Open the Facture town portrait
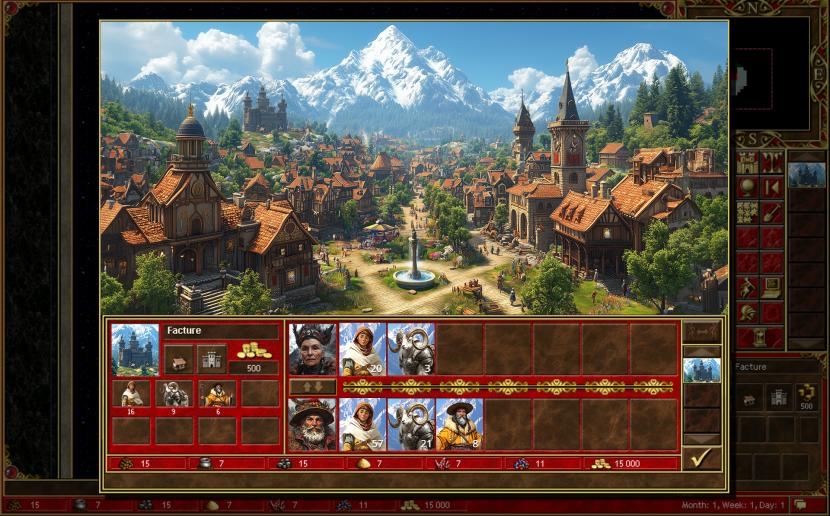 click(135, 348)
